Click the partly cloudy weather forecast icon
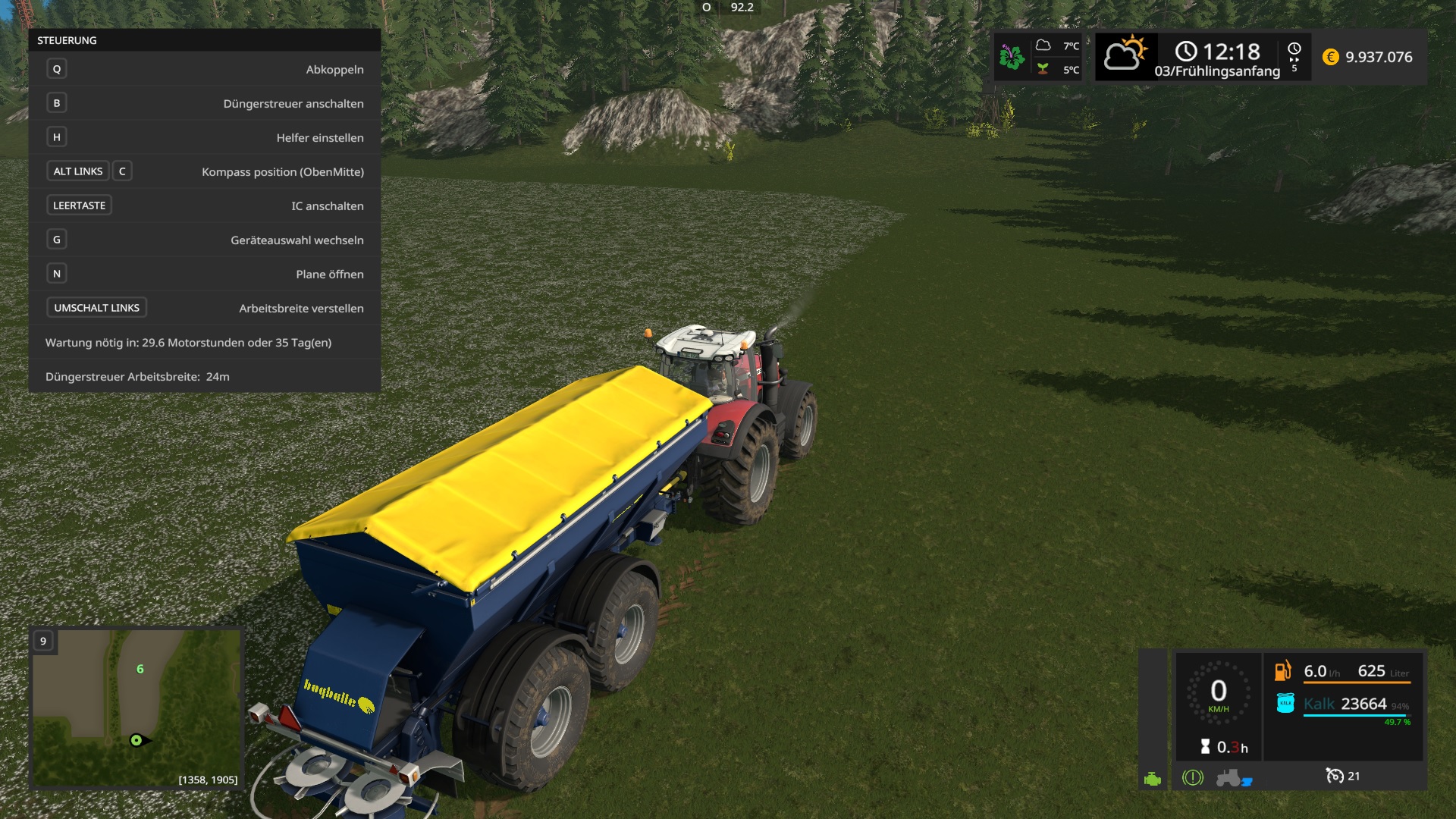The width and height of the screenshot is (1456, 819). click(1125, 55)
